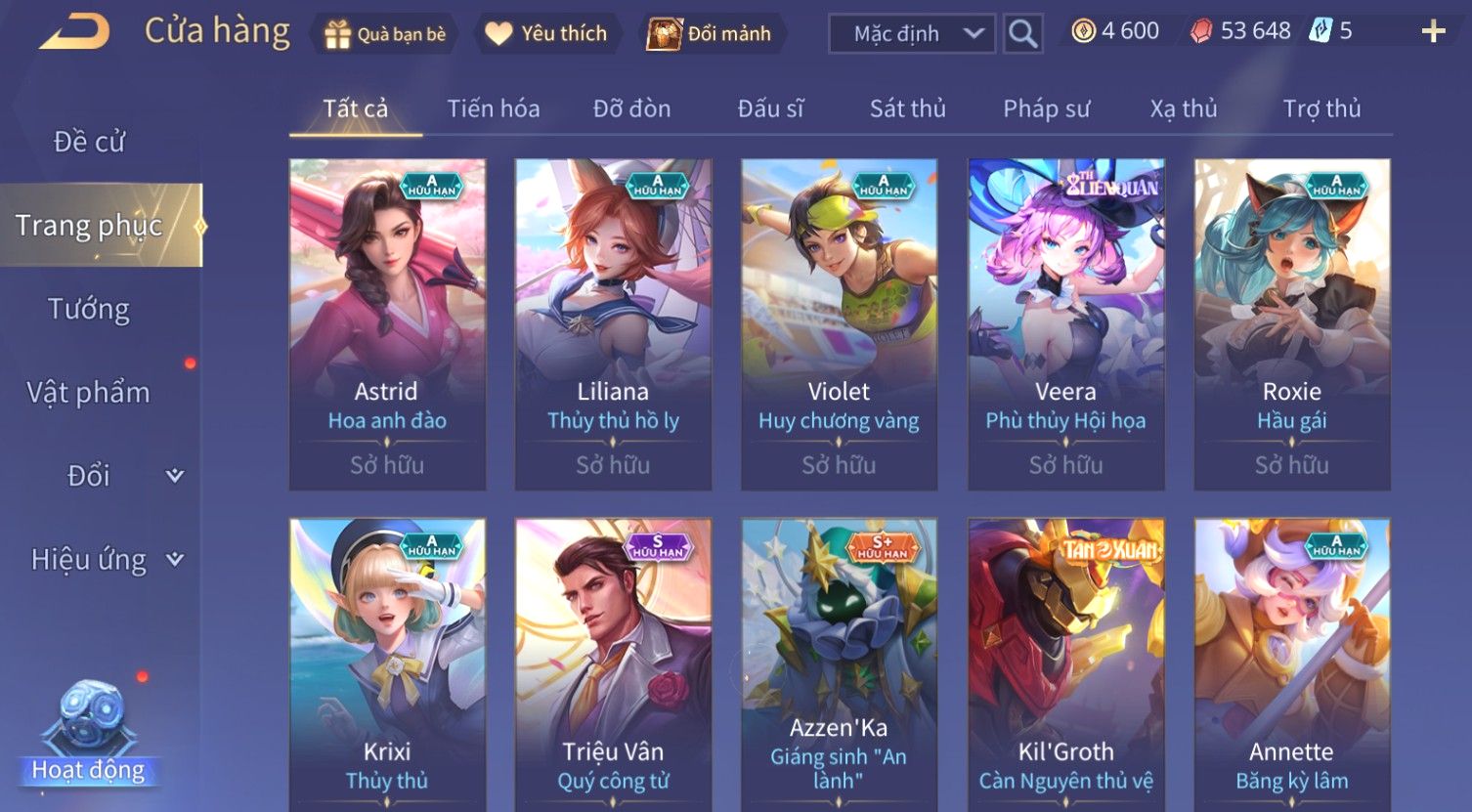Expand the Mặc định sort dropdown
Viewport: 1472px width, 812px height.
911,34
